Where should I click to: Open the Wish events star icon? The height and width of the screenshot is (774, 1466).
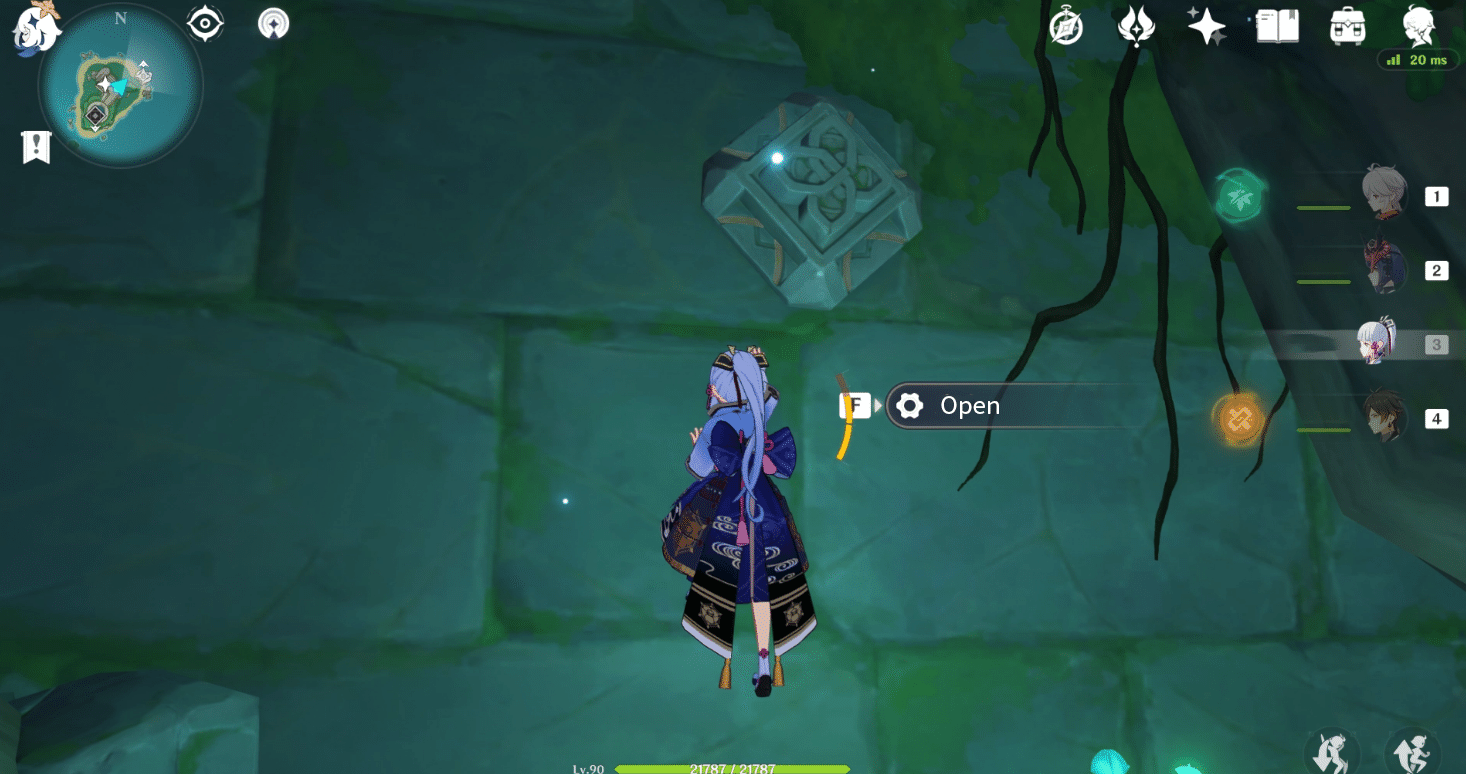(x=1205, y=27)
